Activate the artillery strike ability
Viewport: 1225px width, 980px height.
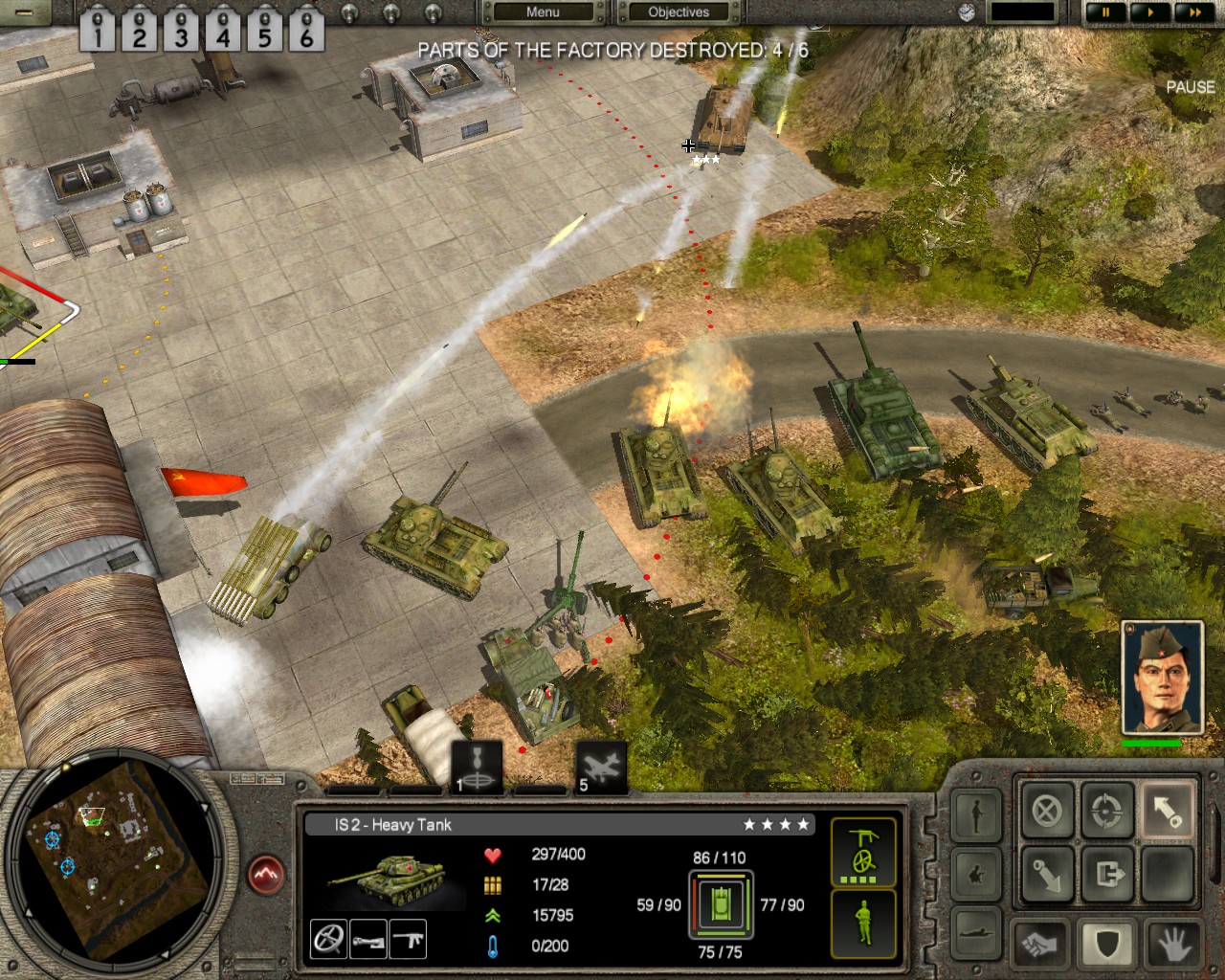tap(477, 766)
